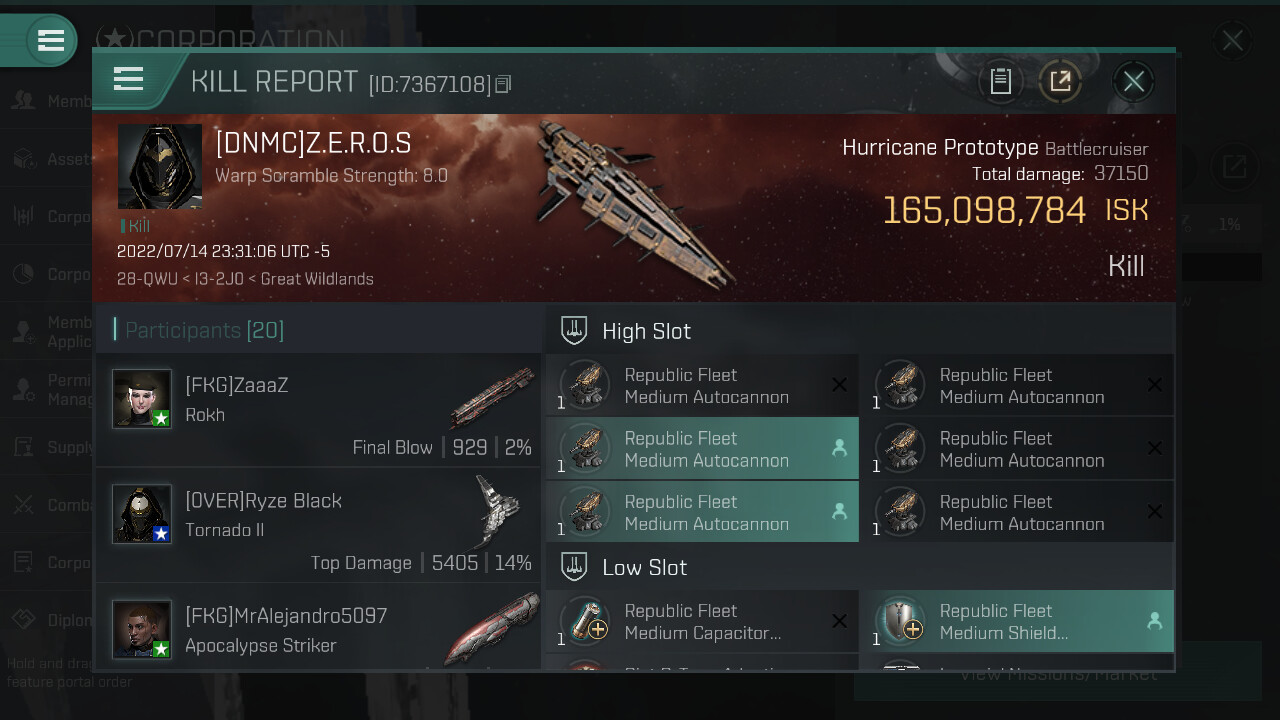Image resolution: width=1280 pixels, height=720 pixels.
Task: Open the kill report hamburger menu
Action: [x=129, y=79]
